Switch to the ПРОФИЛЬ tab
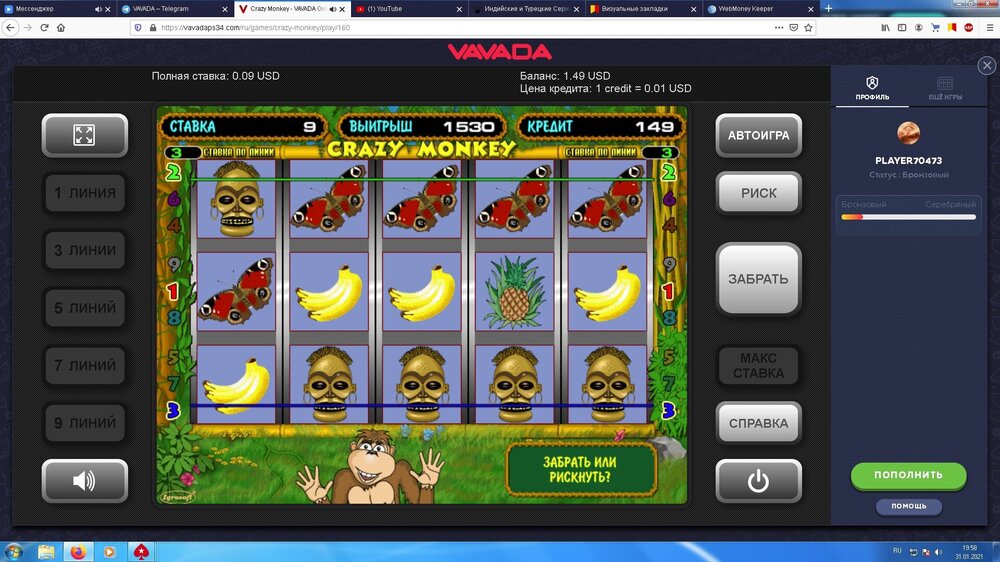 [872, 88]
